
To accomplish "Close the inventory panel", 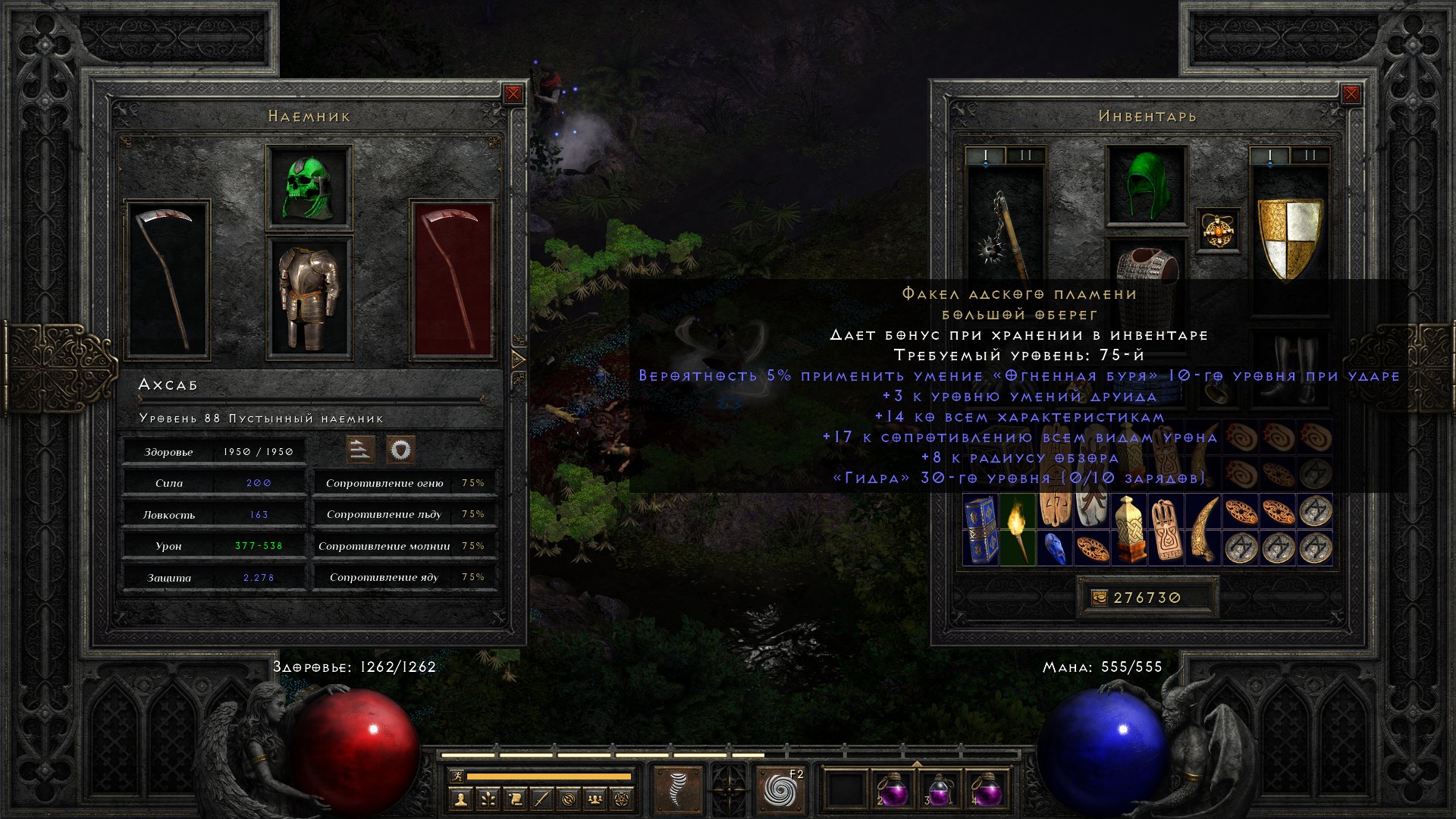I will (x=1351, y=94).
